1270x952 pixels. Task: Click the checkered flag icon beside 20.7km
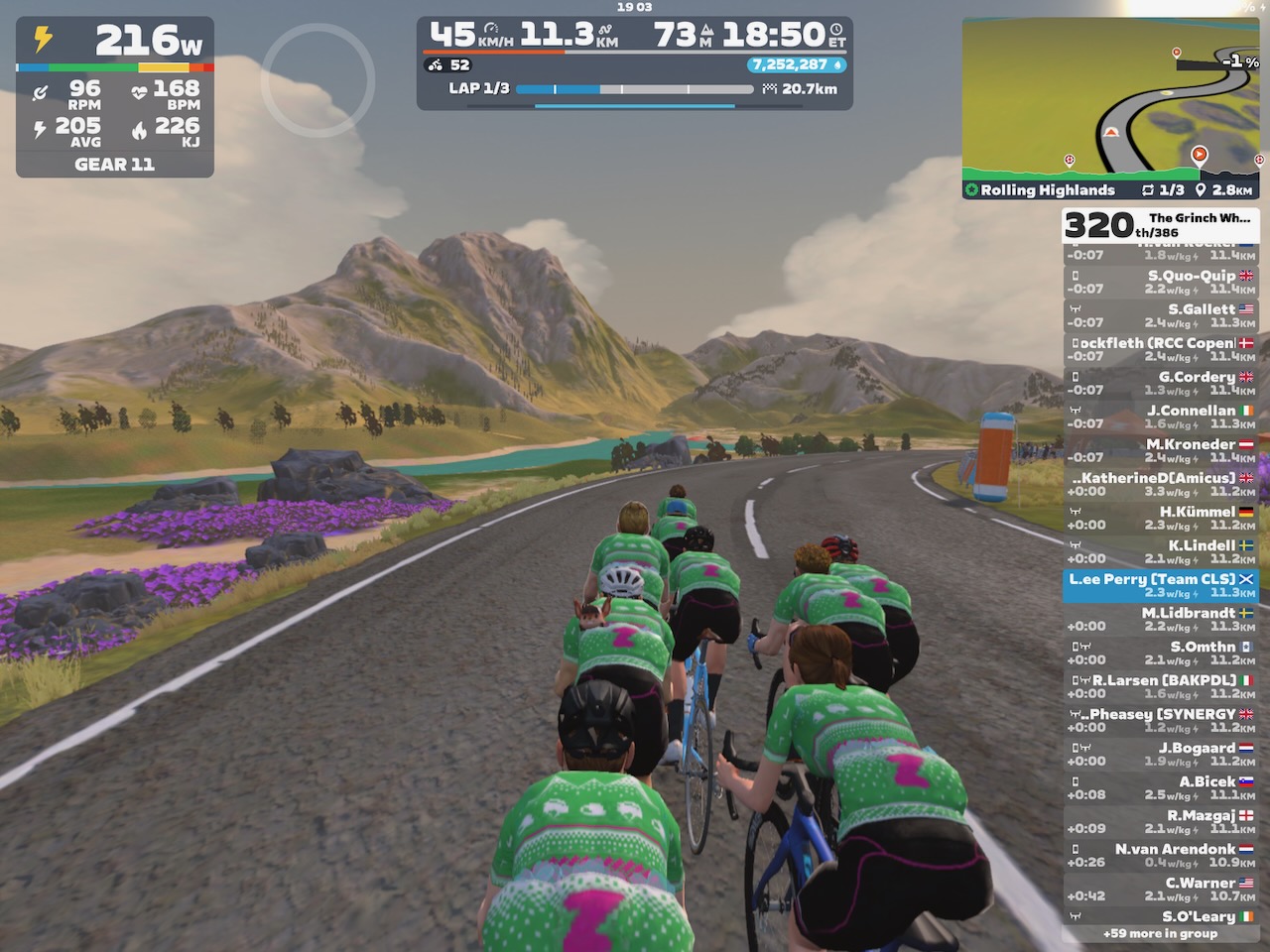click(769, 88)
